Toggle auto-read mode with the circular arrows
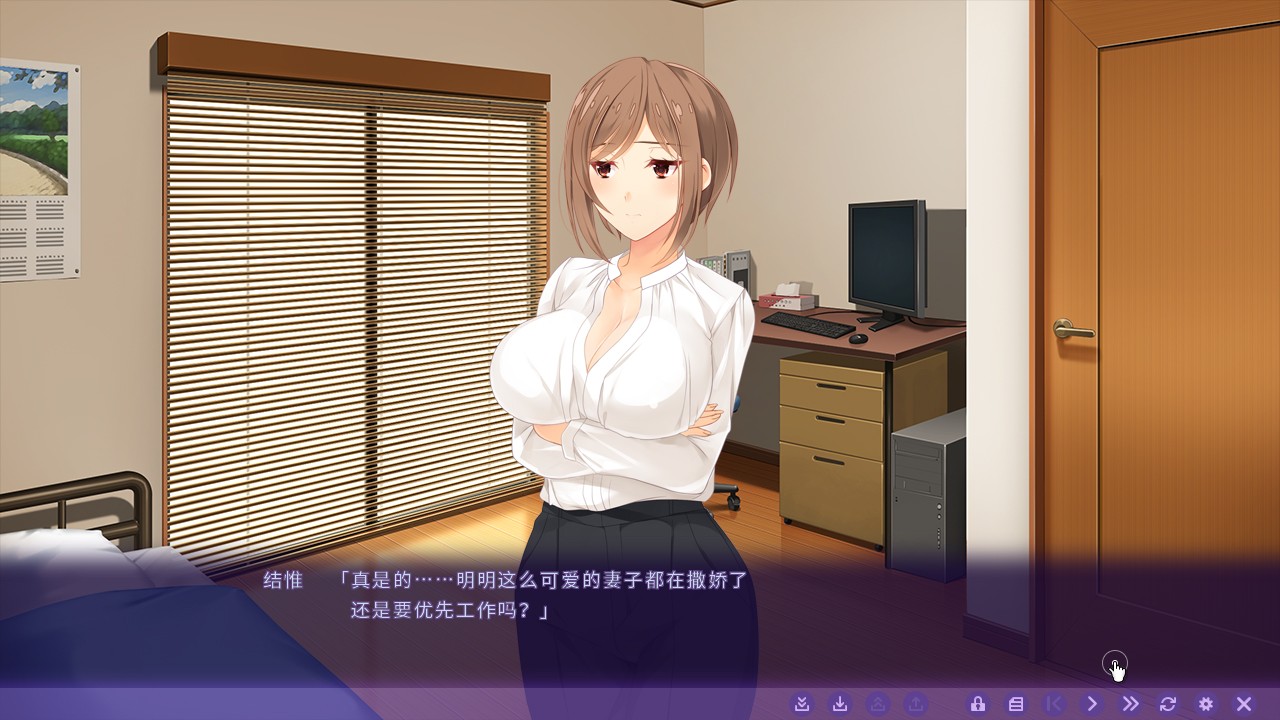The width and height of the screenshot is (1280, 720). tap(1167, 703)
